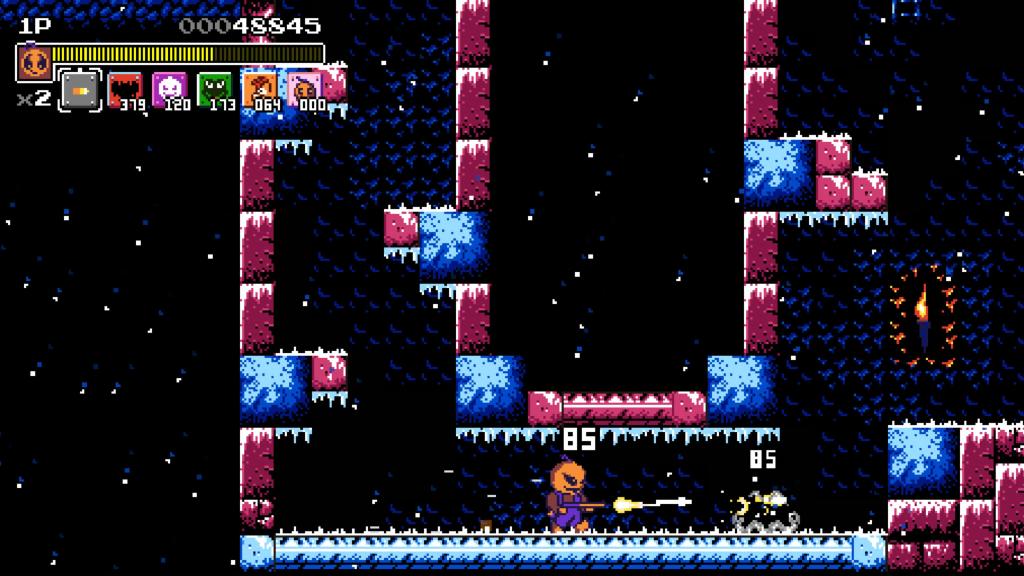Equip the green monster face weapon
The height and width of the screenshot is (576, 1024).
pyautogui.click(x=213, y=90)
